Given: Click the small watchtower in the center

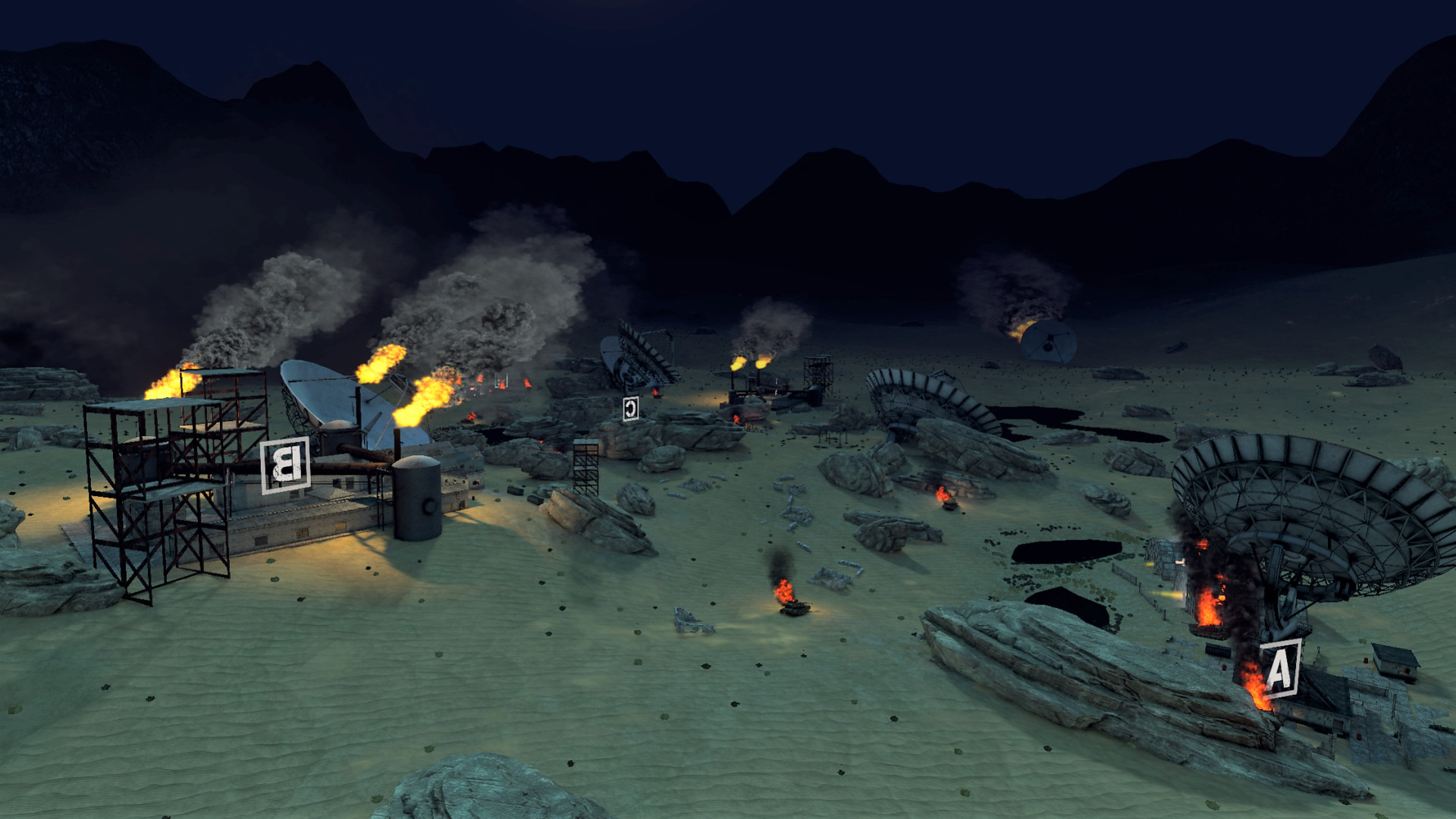Looking at the screenshot, I should [584, 466].
